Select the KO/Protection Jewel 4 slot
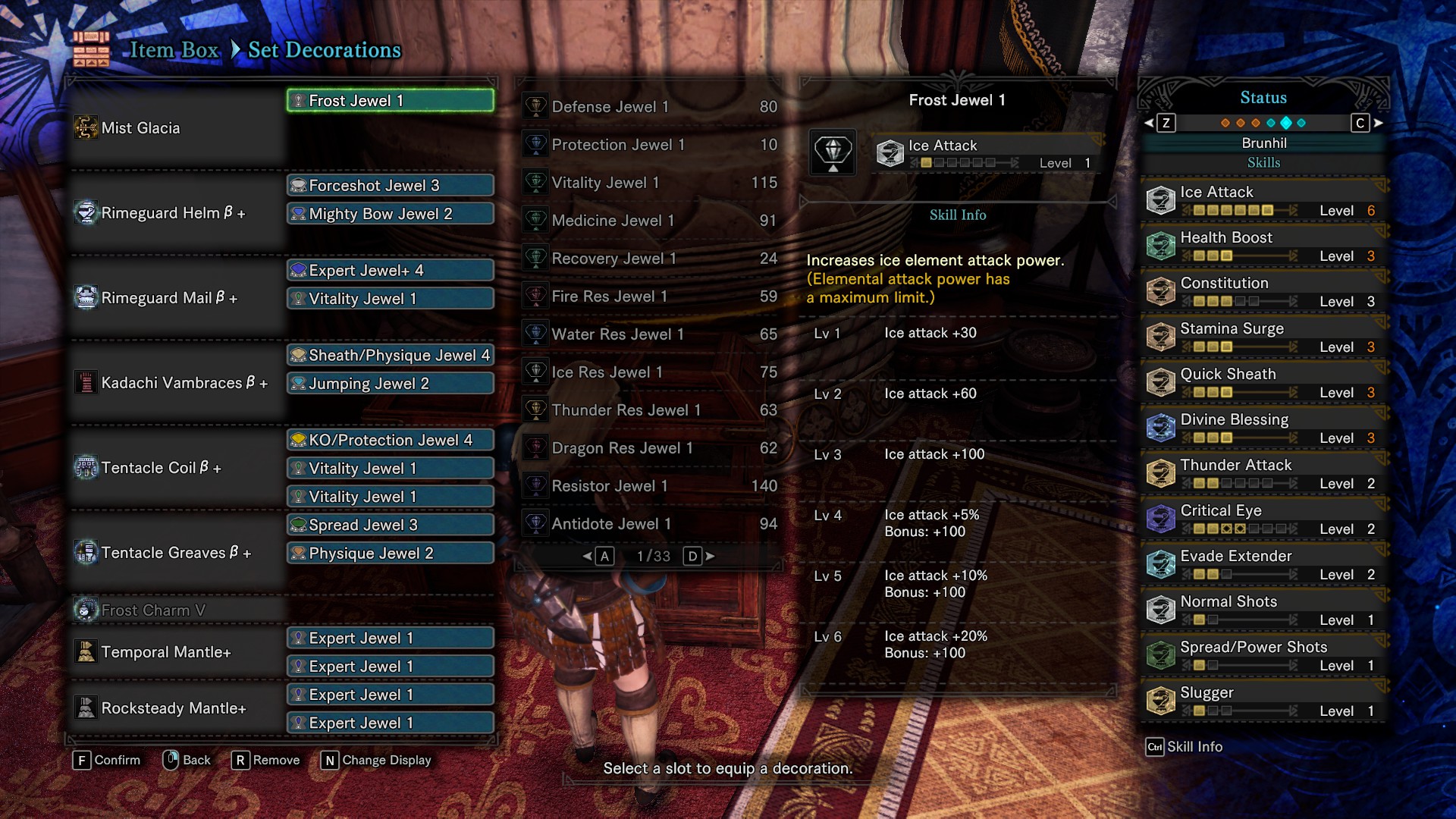 pyautogui.click(x=391, y=441)
